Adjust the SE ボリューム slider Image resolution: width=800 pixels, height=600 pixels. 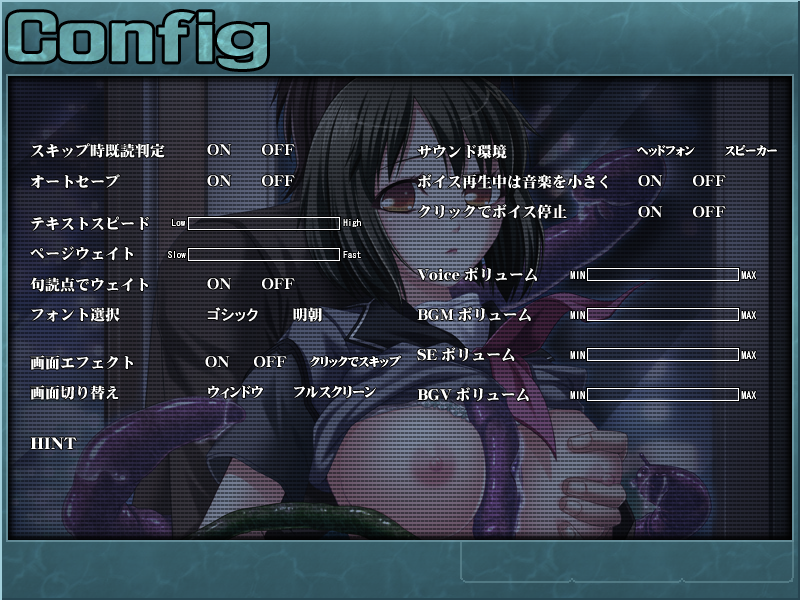663,355
